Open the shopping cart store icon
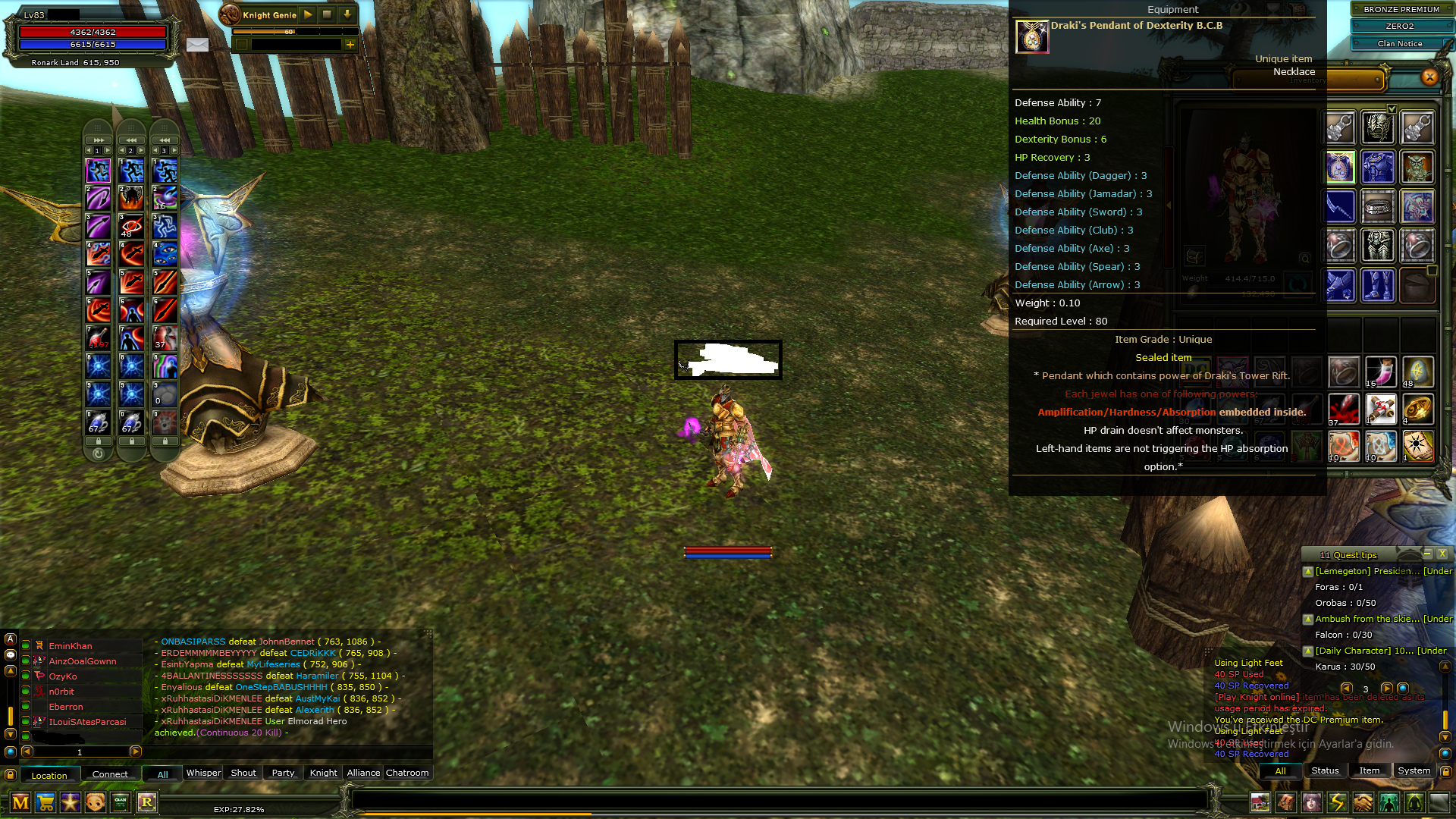Viewport: 1456px width, 819px height. pyautogui.click(x=45, y=802)
